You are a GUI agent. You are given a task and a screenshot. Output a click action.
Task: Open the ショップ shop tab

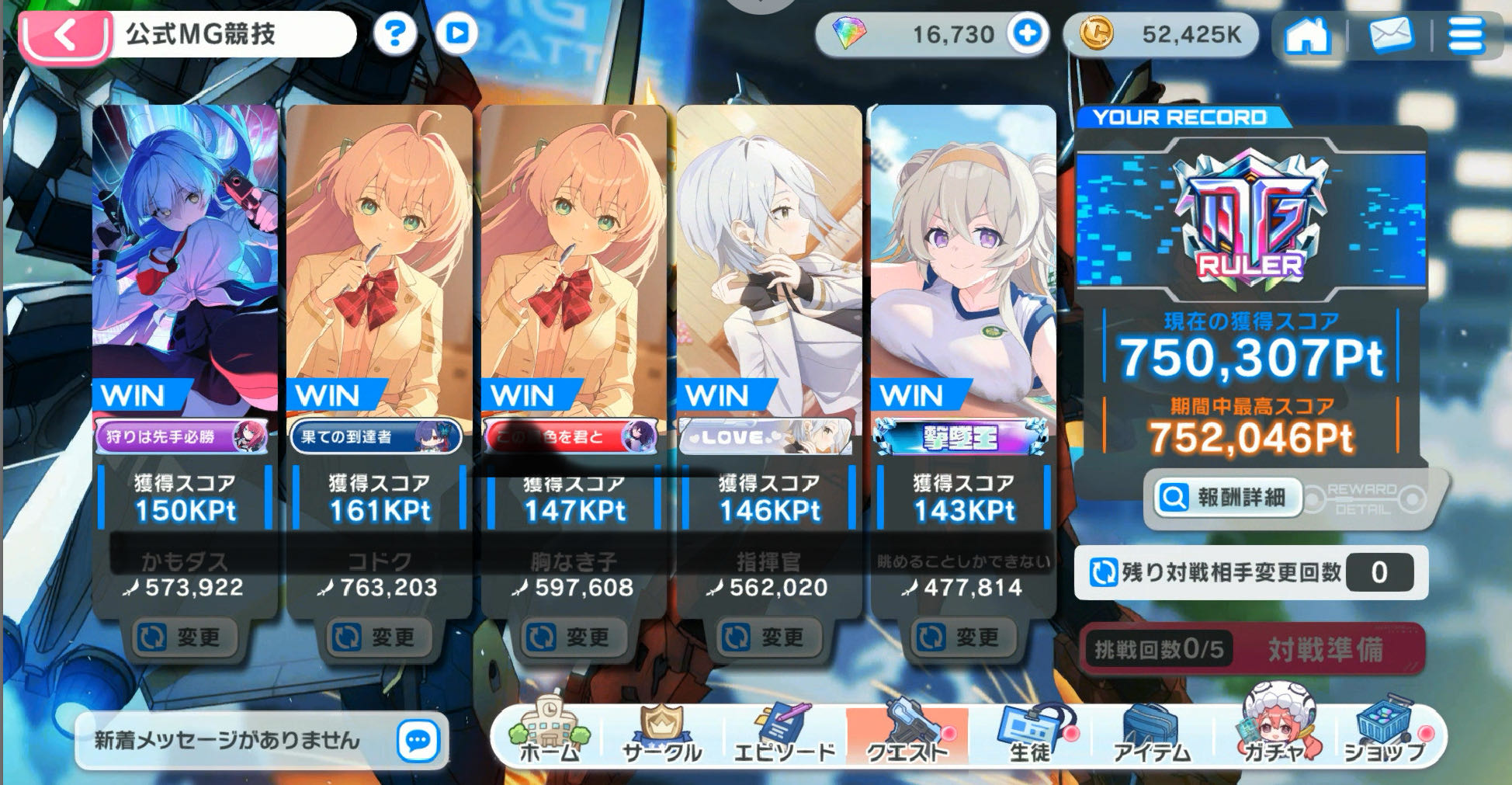tap(1384, 735)
